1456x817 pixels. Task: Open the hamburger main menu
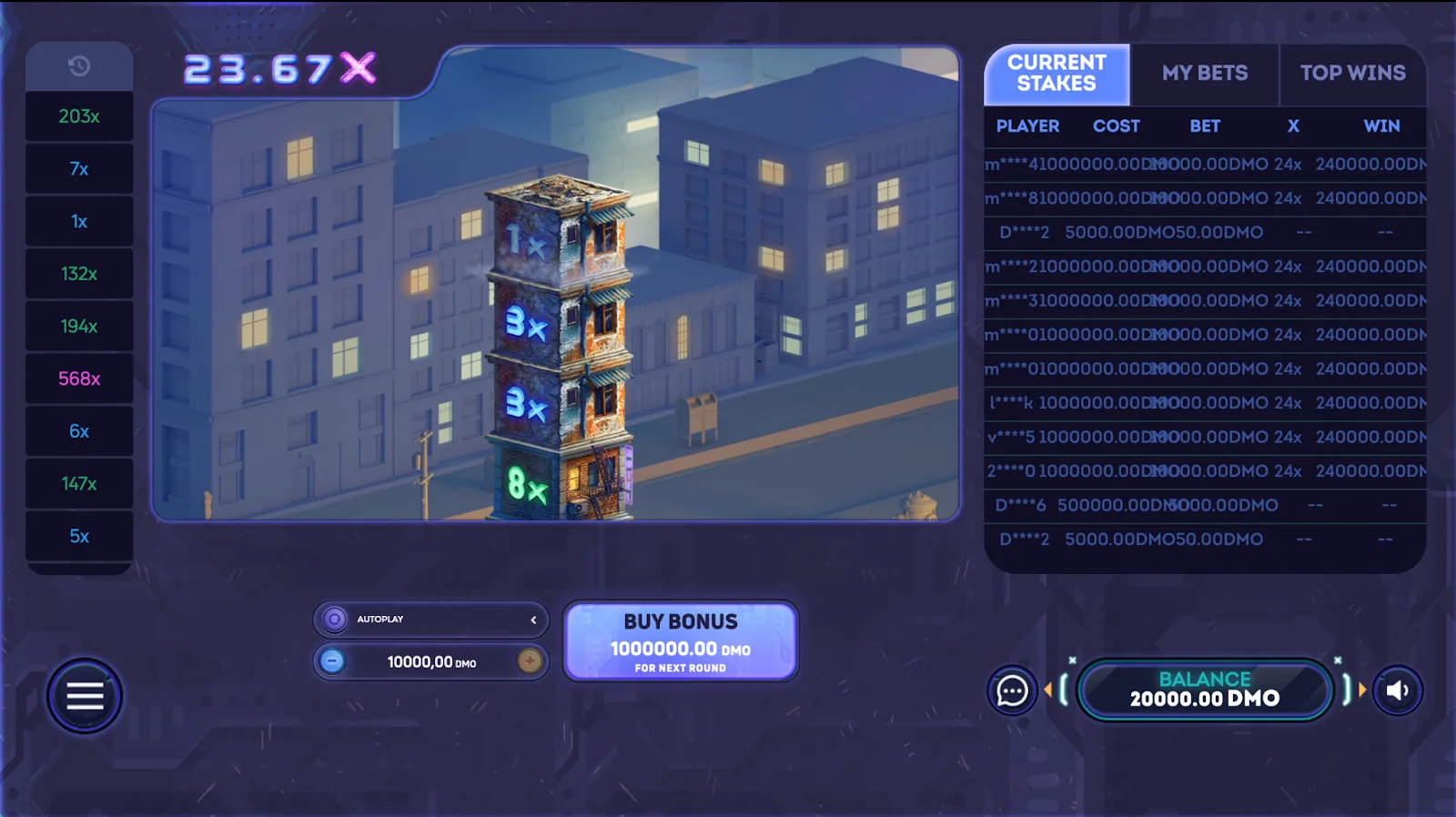[85, 696]
